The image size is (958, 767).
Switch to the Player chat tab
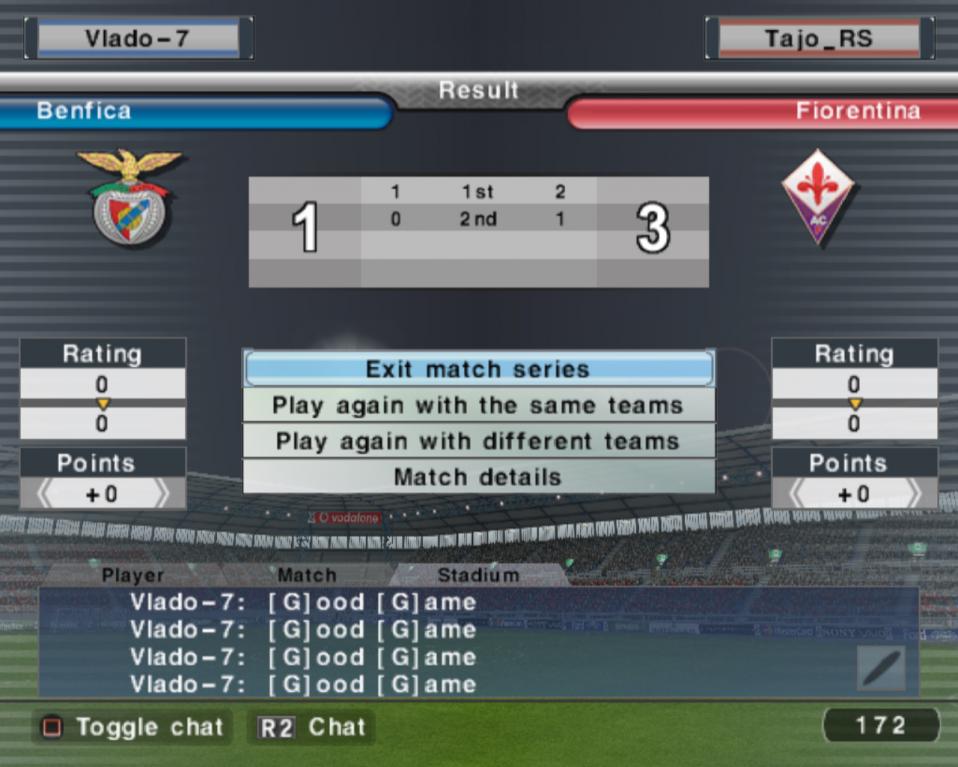133,575
